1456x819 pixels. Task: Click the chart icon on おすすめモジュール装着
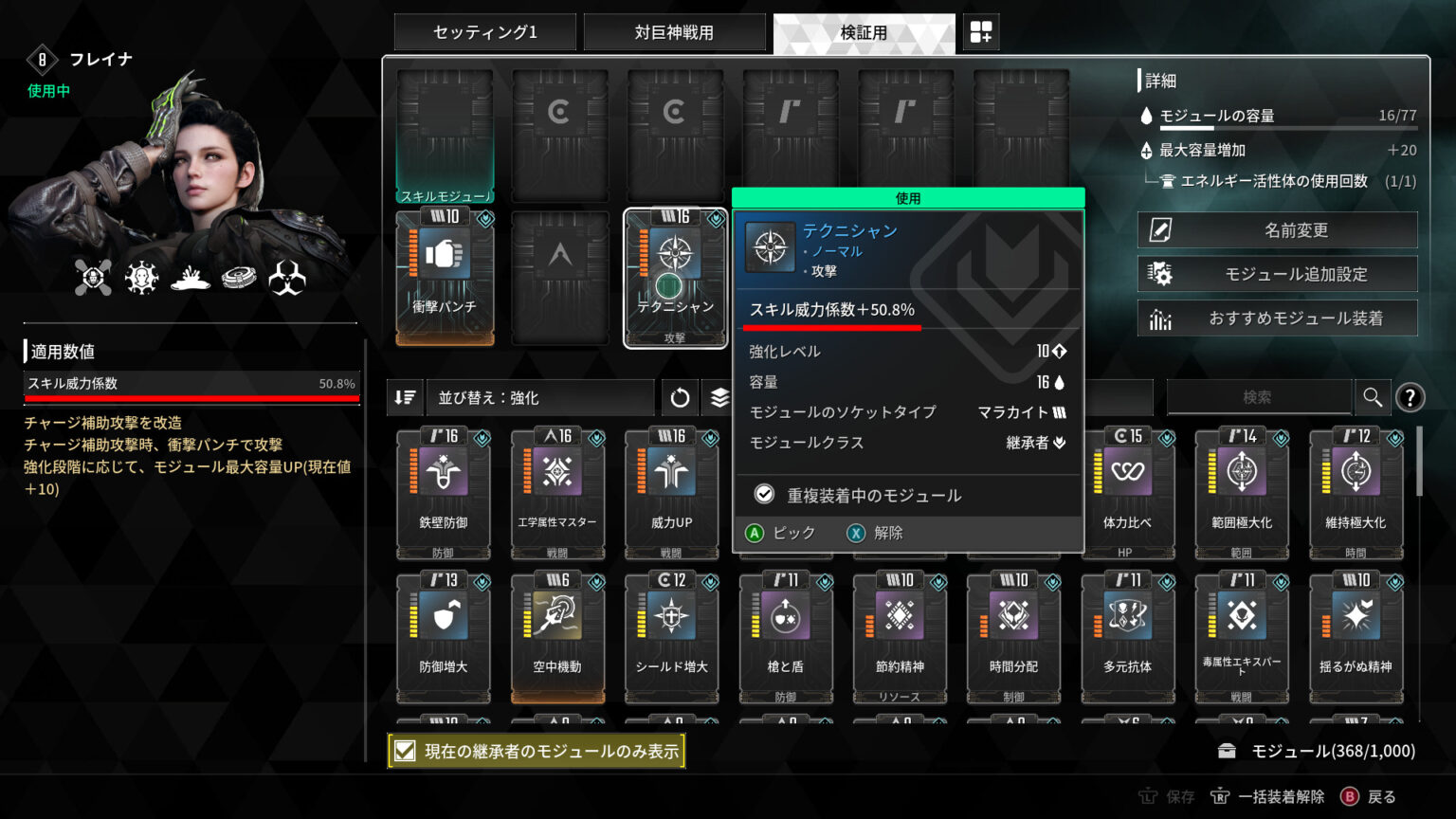(x=1160, y=318)
